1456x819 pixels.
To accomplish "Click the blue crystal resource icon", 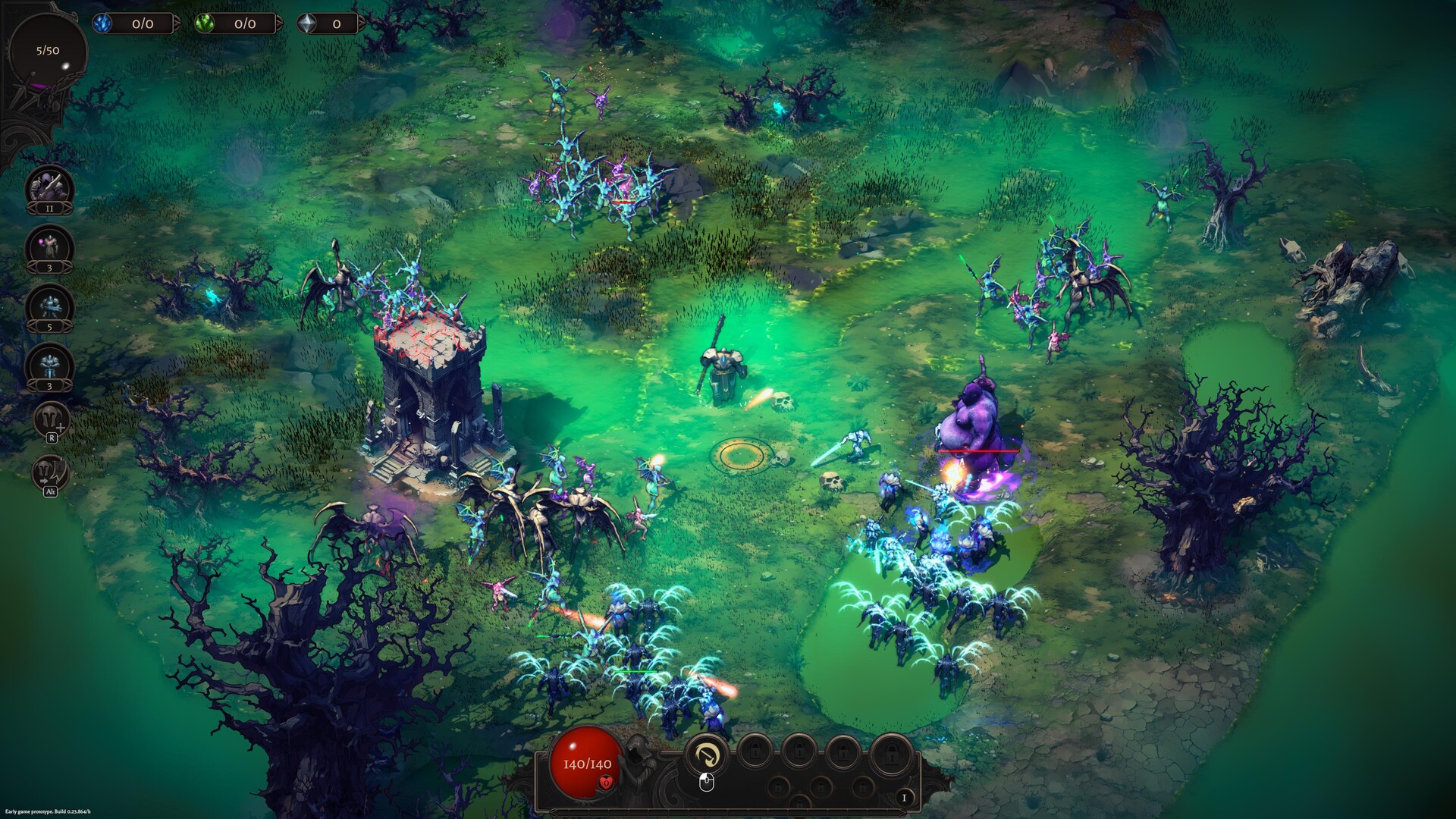I will tap(102, 23).
